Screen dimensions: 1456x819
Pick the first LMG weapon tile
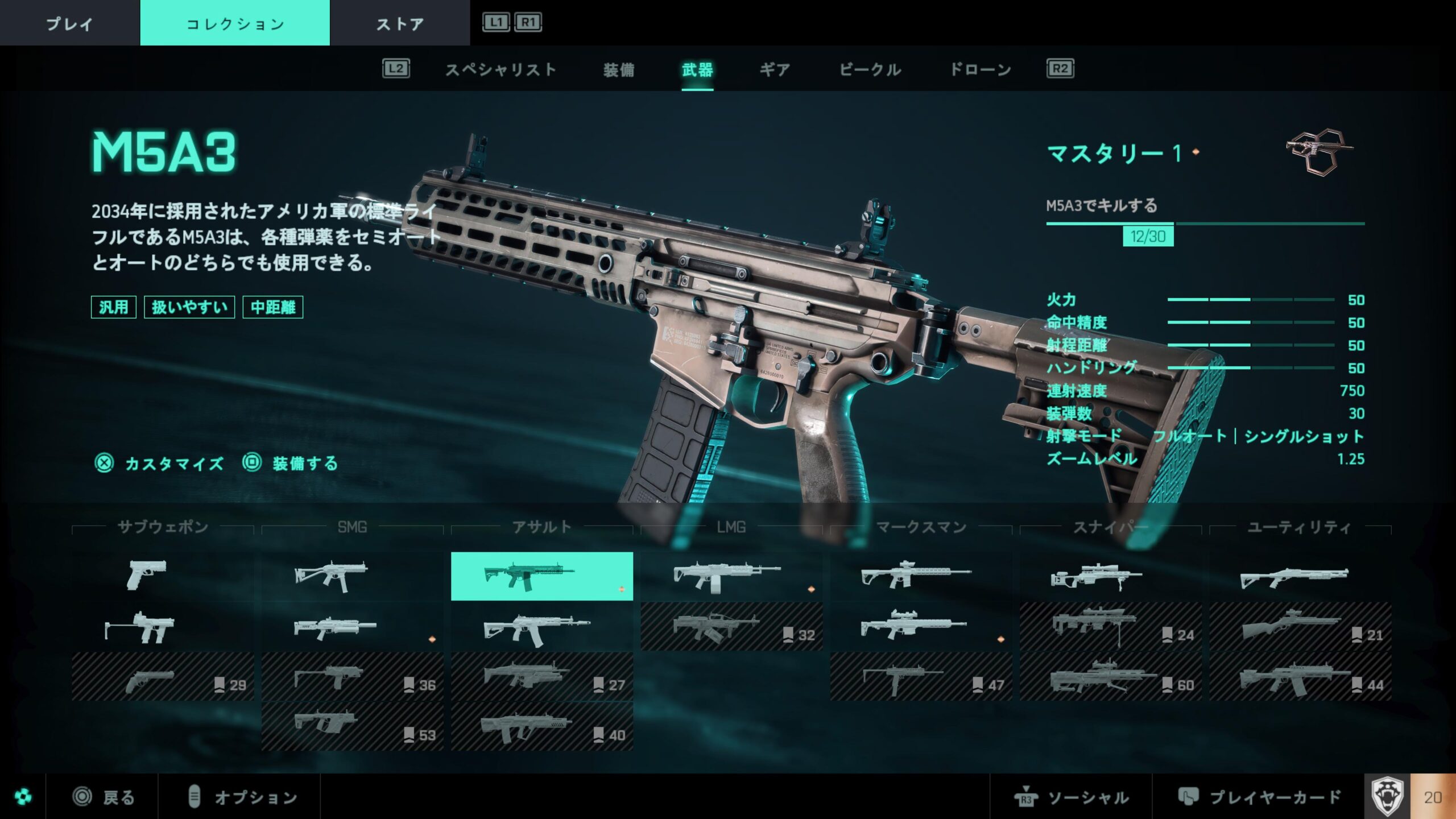731,576
